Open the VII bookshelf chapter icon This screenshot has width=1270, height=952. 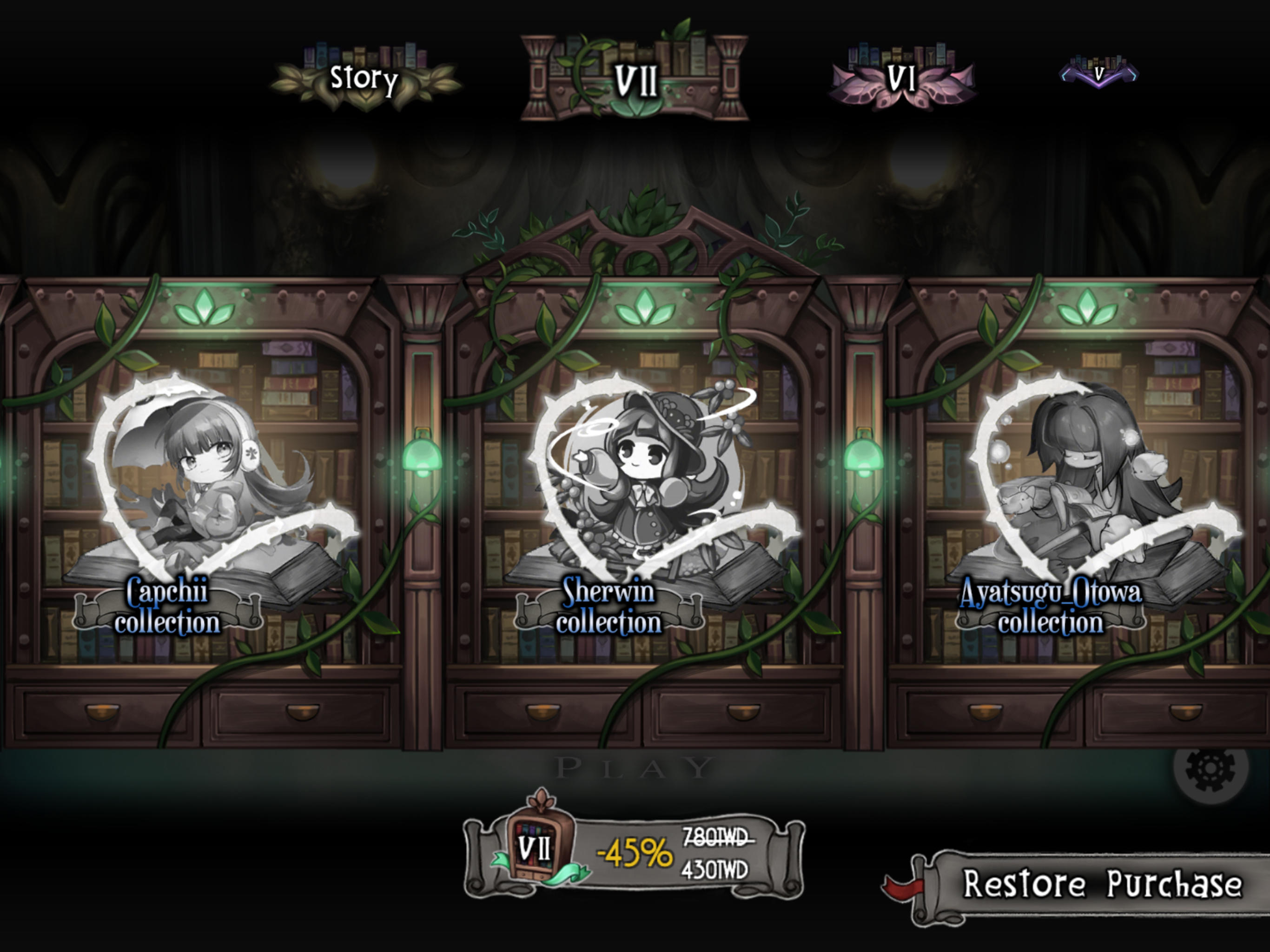tap(635, 78)
